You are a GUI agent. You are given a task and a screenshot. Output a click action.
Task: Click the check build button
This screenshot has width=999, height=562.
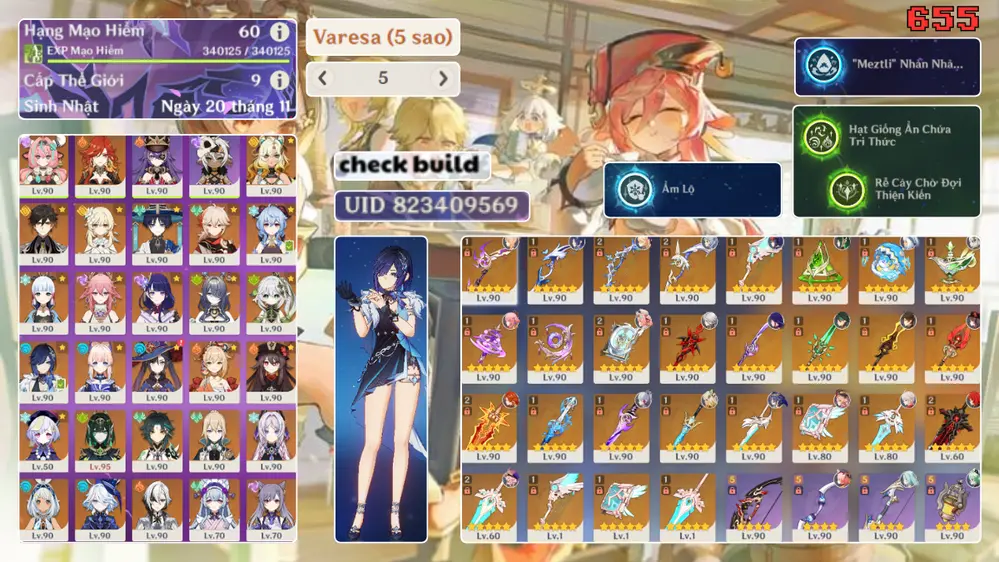tap(410, 164)
